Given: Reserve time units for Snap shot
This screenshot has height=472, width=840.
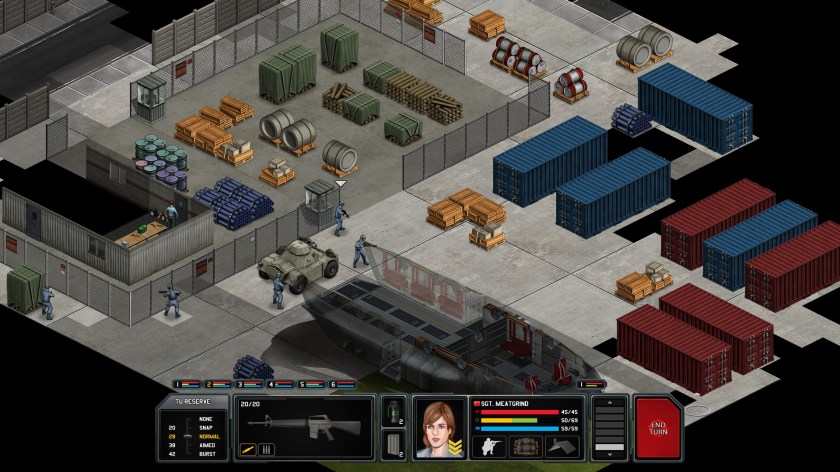Looking at the screenshot, I should point(207,427).
